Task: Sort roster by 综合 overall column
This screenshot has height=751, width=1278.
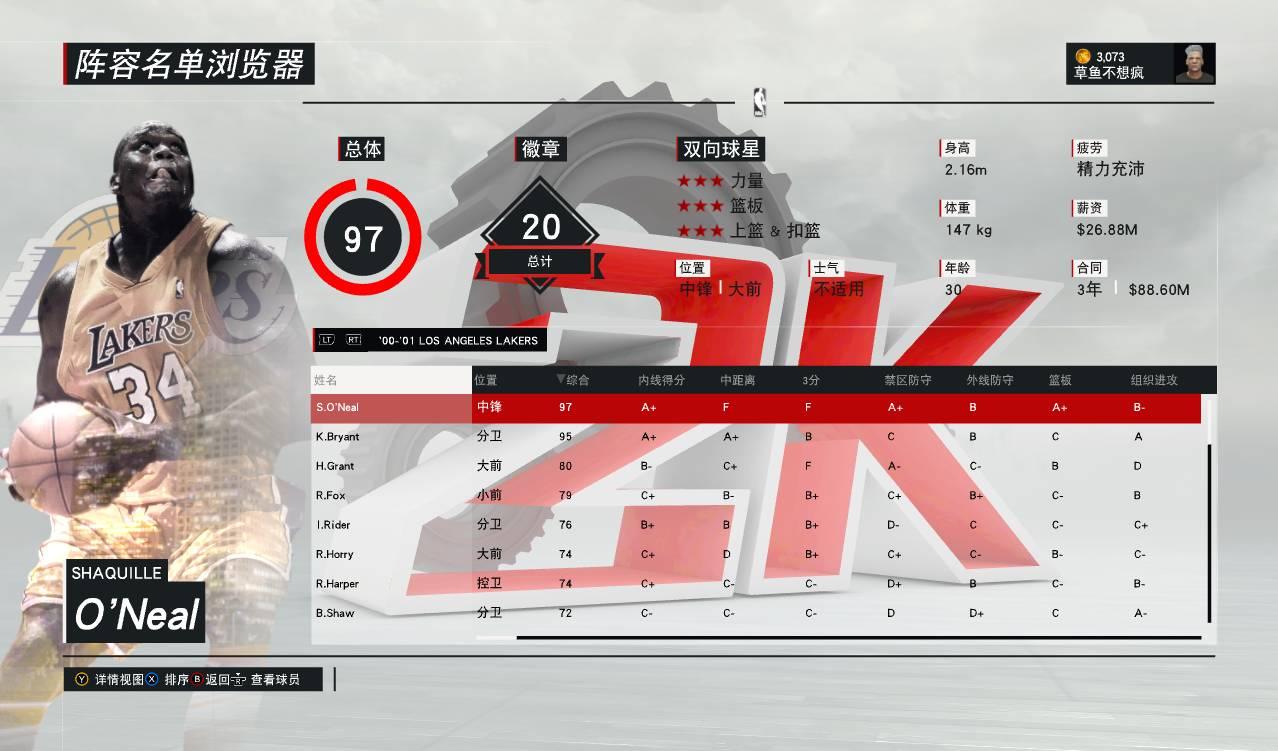Action: (573, 380)
